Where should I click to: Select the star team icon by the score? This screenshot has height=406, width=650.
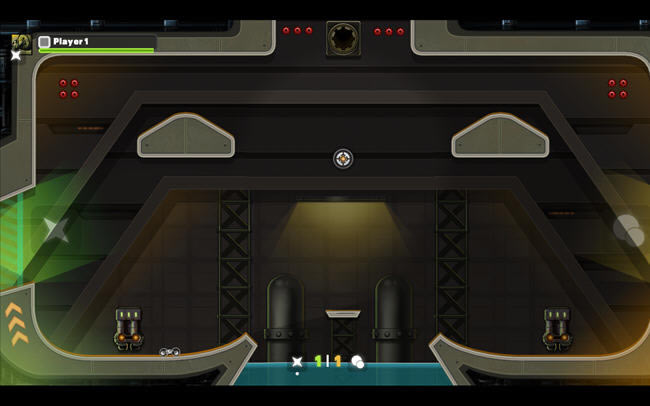[297, 362]
